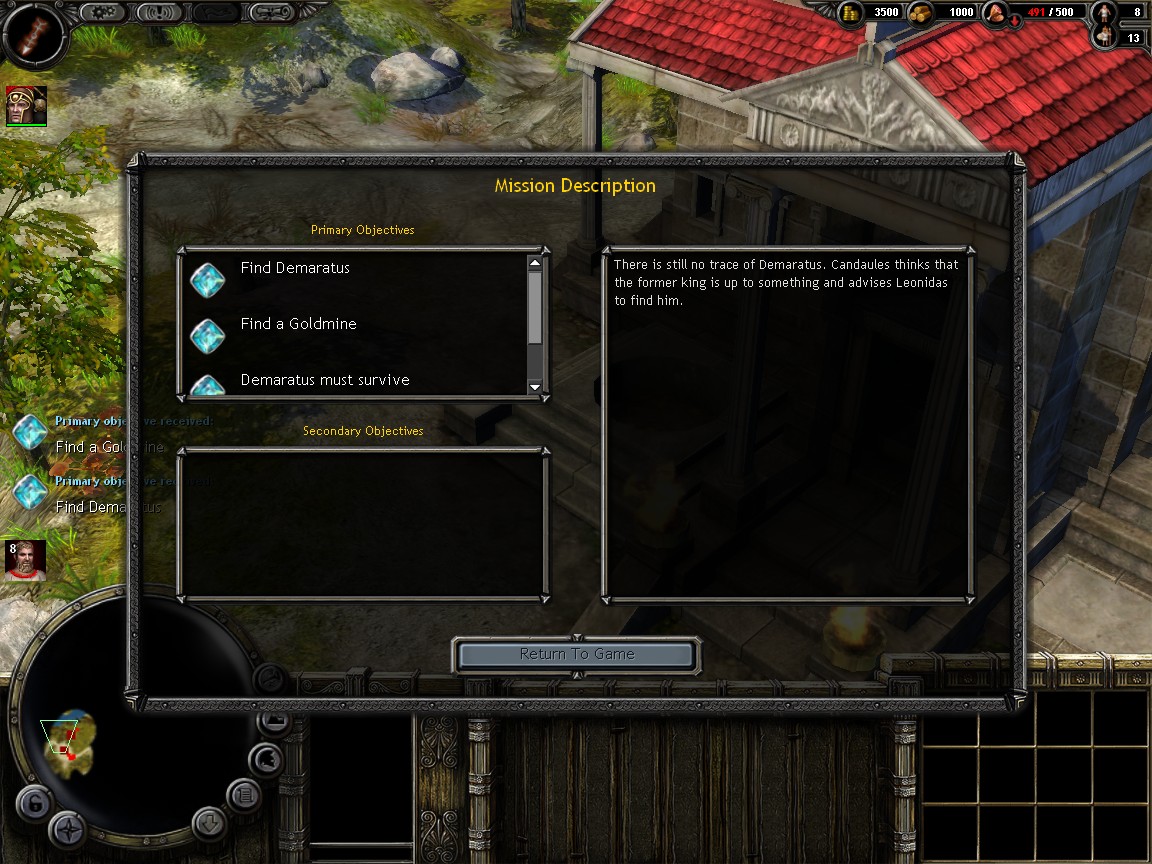Image resolution: width=1152 pixels, height=864 pixels.
Task: Select the Find a Goldmine objective
Action: tap(298, 325)
